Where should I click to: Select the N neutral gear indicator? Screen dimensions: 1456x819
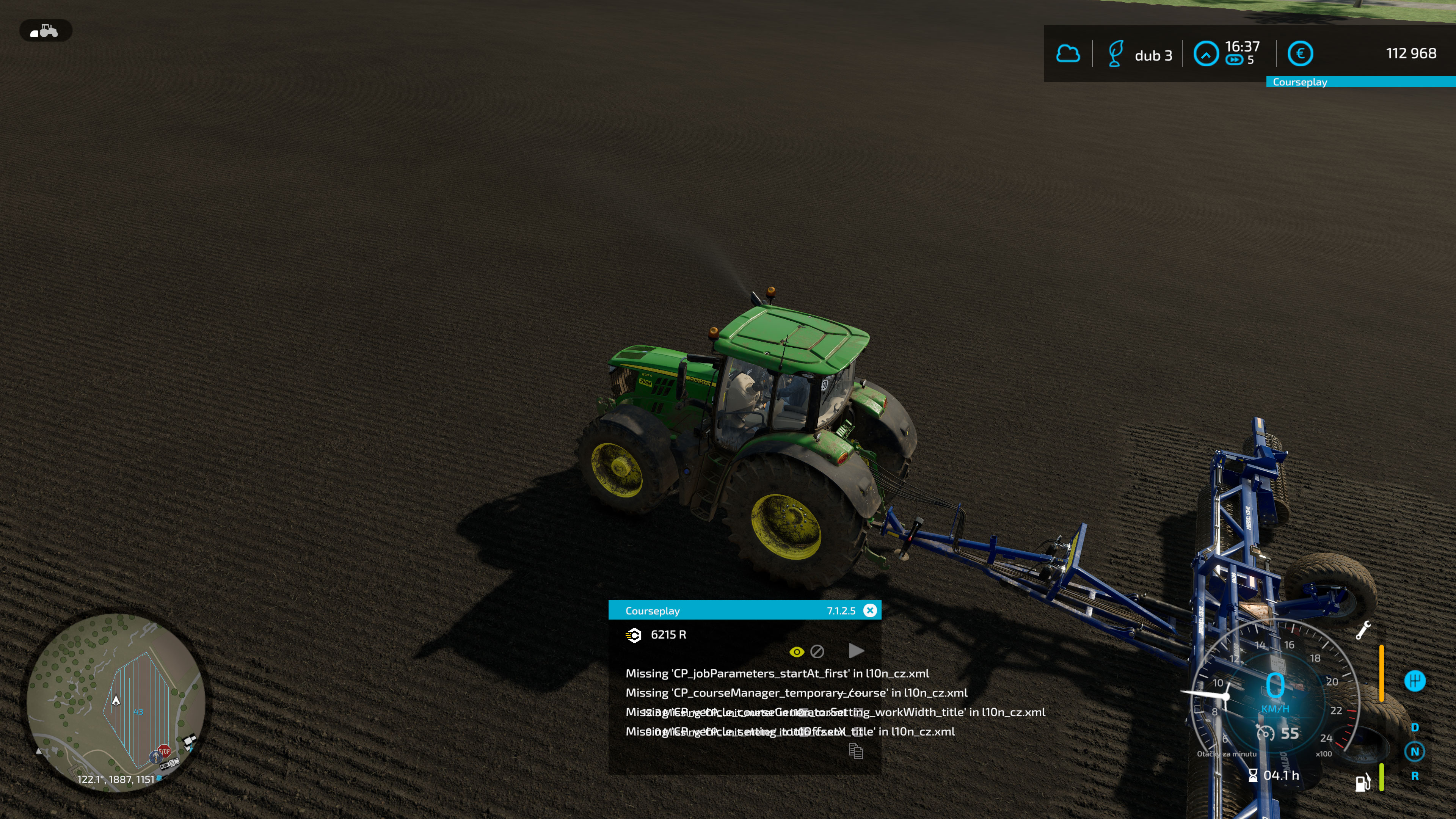pyautogui.click(x=1414, y=752)
